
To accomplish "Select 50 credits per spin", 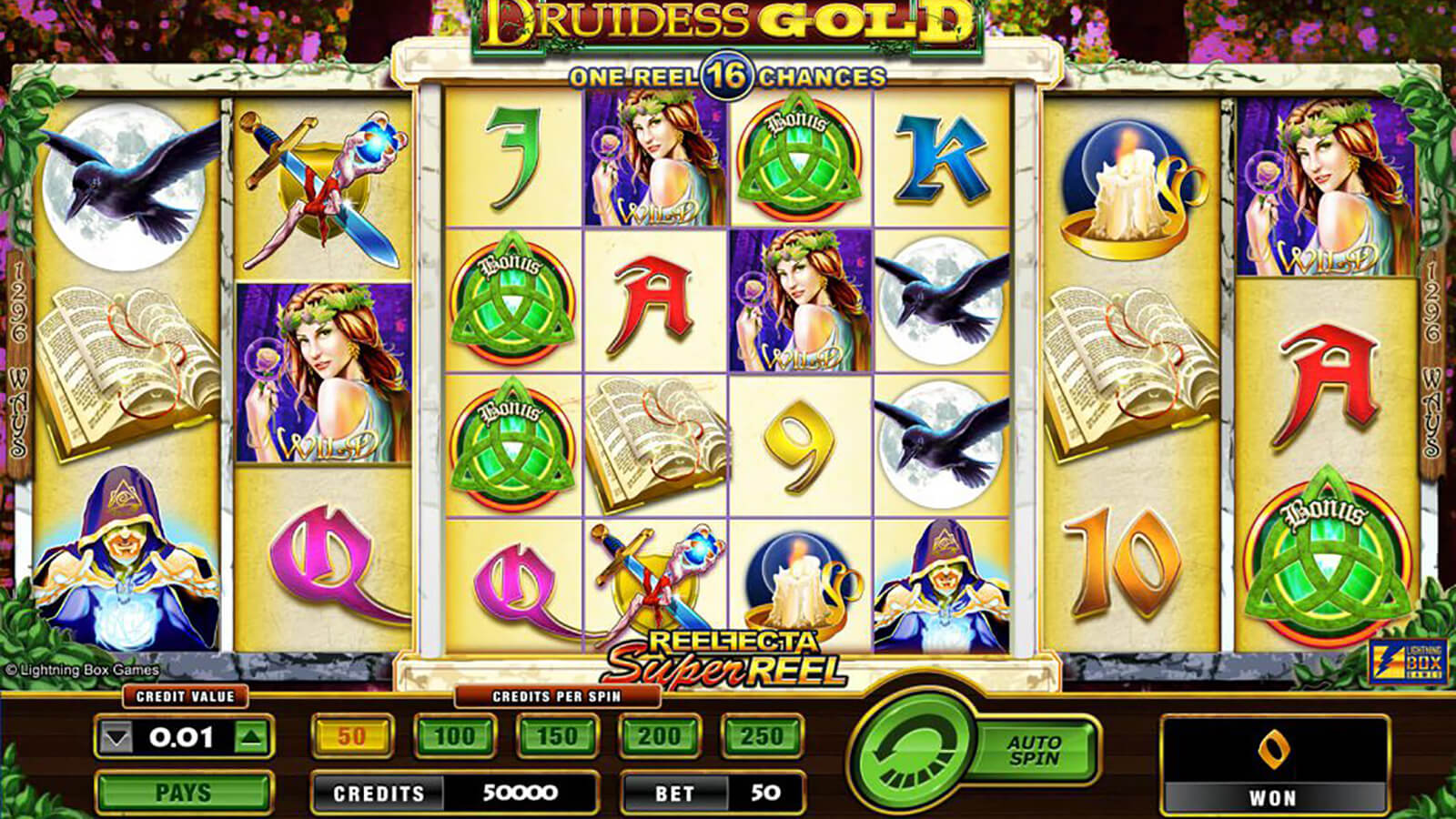I will coord(352,736).
